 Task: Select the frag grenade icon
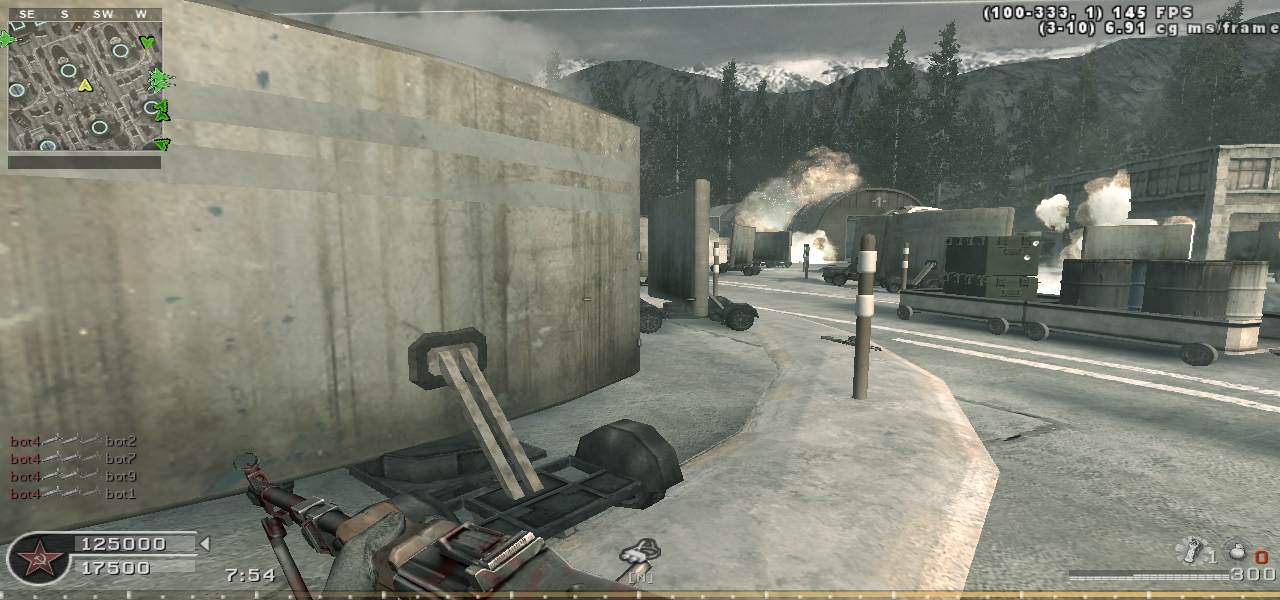(1237, 552)
